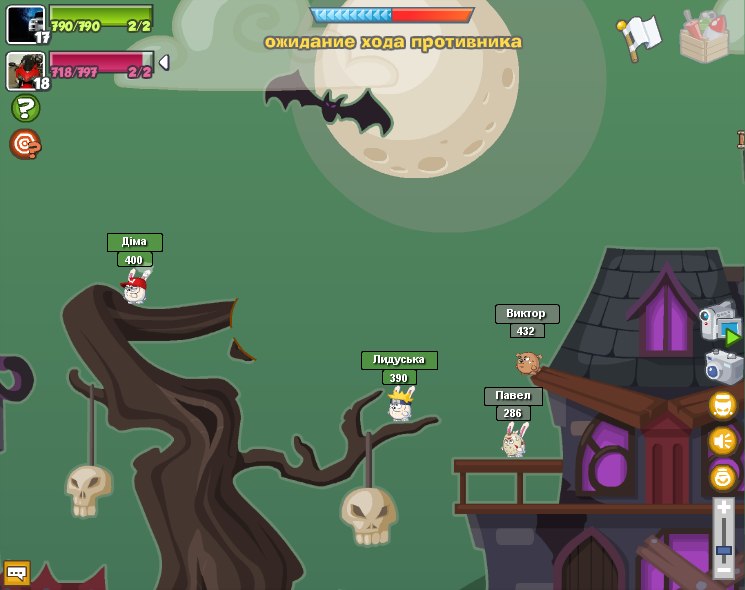Image resolution: width=745 pixels, height=590 pixels.
Task: Open the green question mark help
Action: (25, 108)
